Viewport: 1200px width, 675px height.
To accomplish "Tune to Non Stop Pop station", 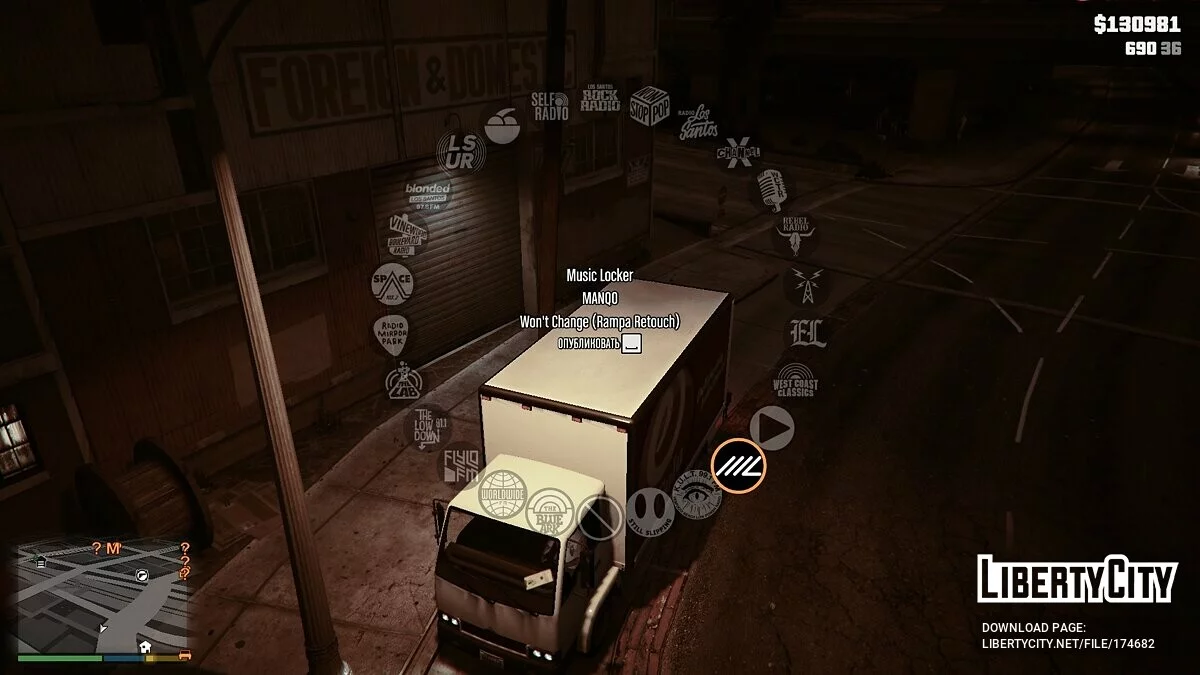I will tap(649, 105).
